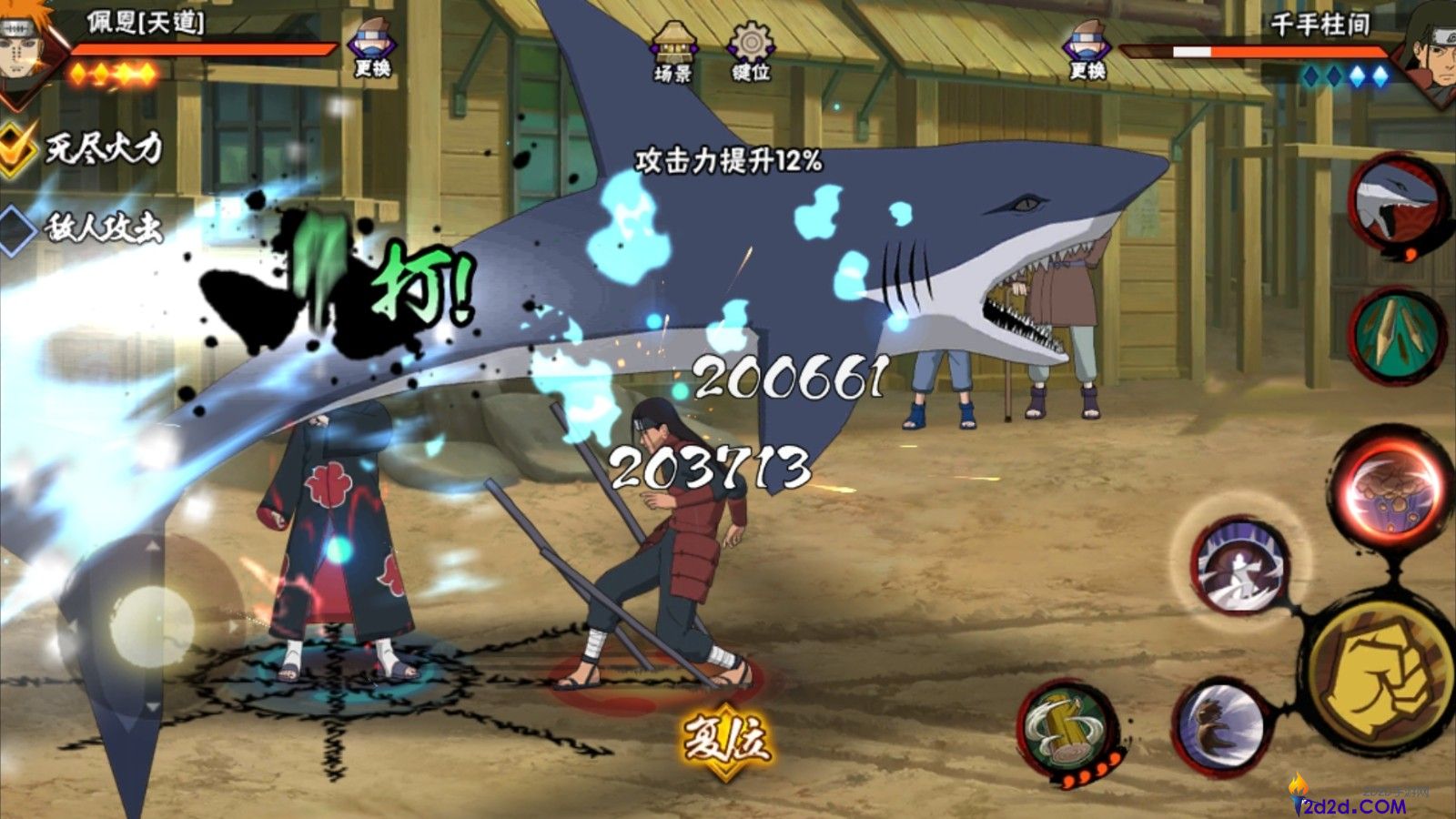
Task: Summon the shark with its icon
Action: pos(1396,203)
